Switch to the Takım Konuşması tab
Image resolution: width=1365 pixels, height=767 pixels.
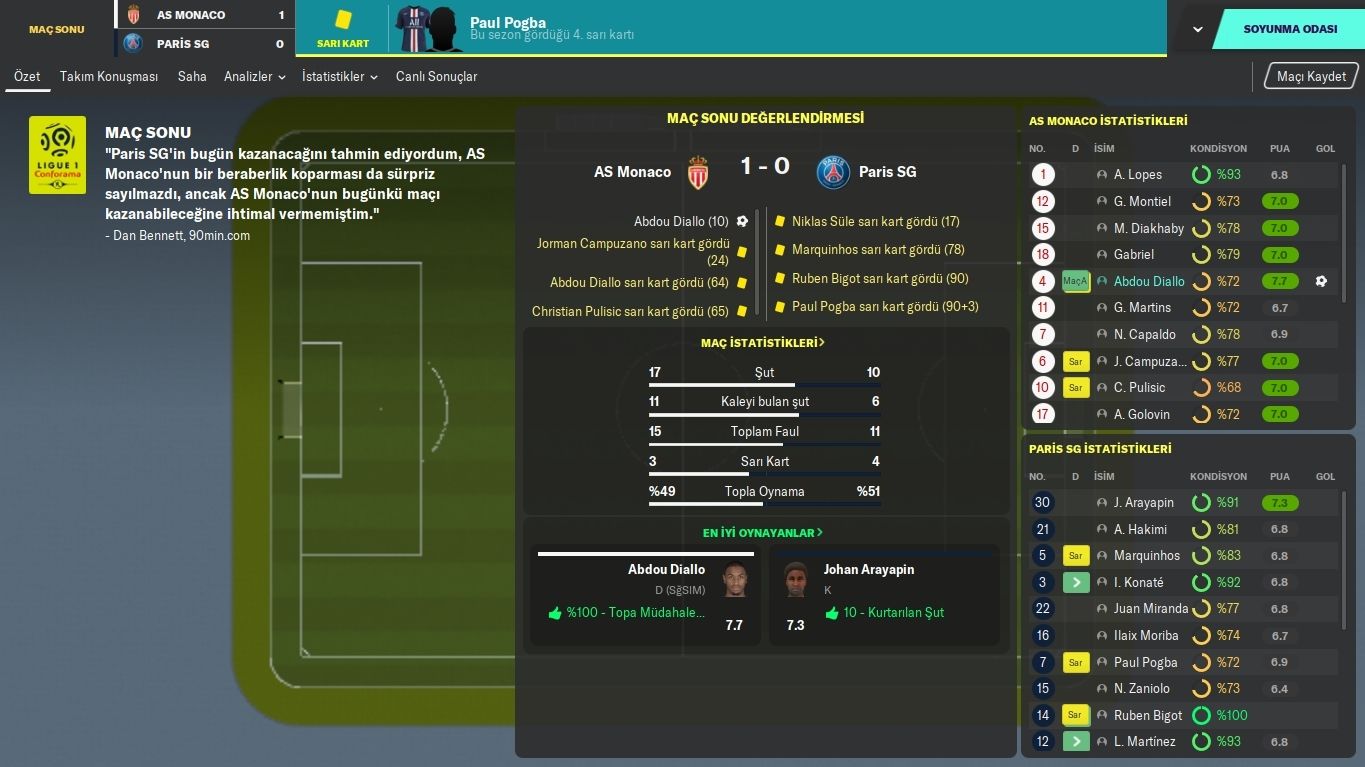(108, 76)
